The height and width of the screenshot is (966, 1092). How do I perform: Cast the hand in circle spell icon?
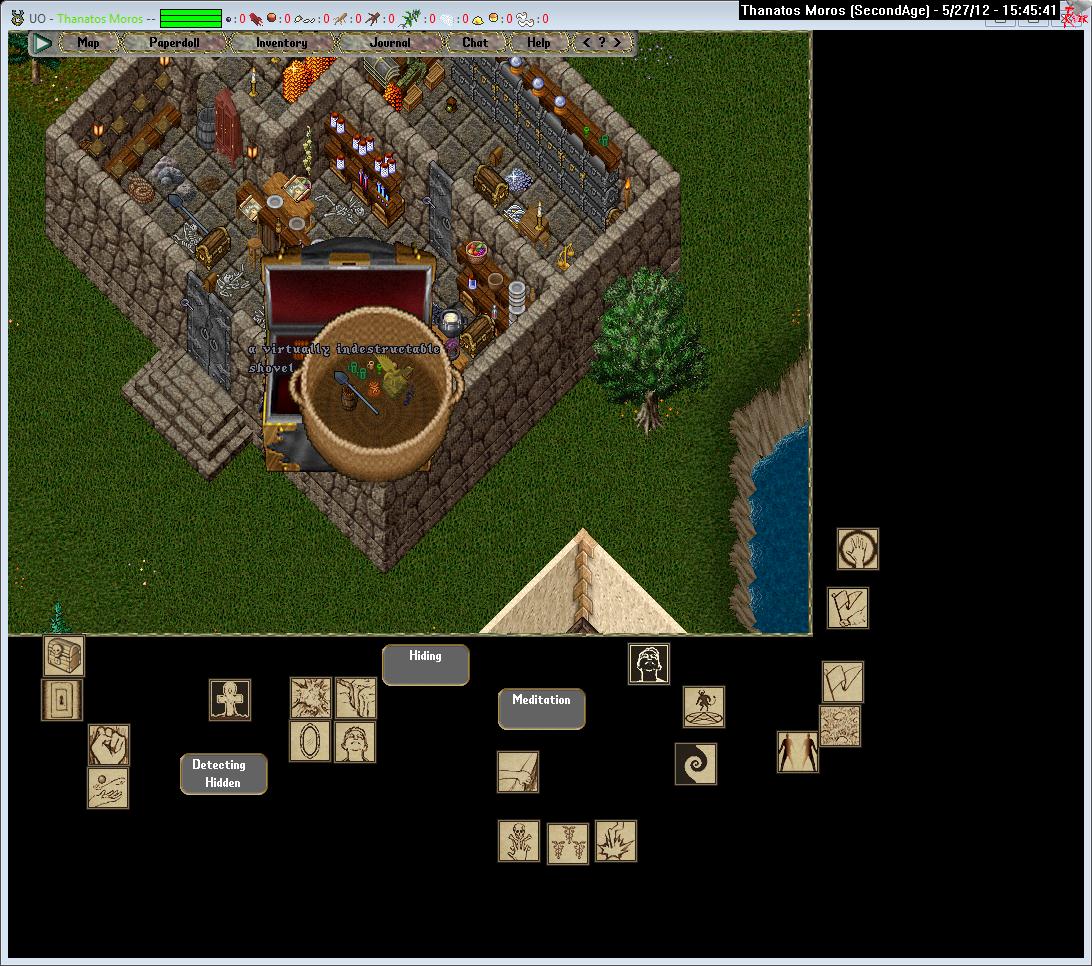[858, 549]
